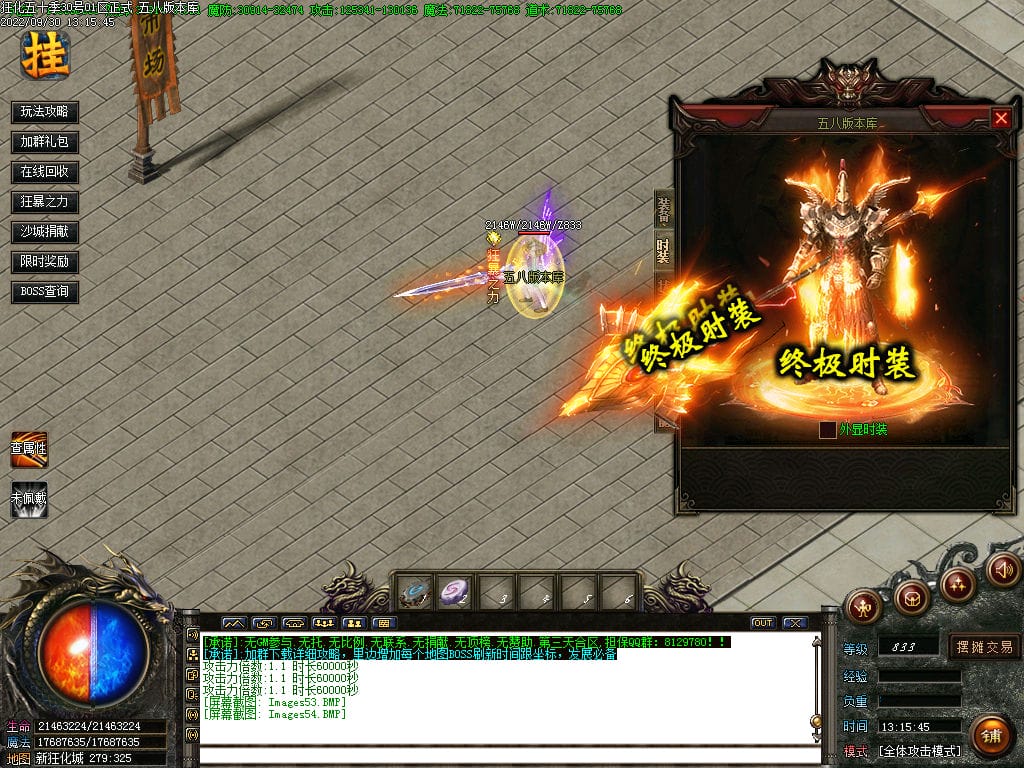Screen dimensions: 1024x768
Task: Click the orange 挂 auto-play icon
Action: [x=46, y=55]
